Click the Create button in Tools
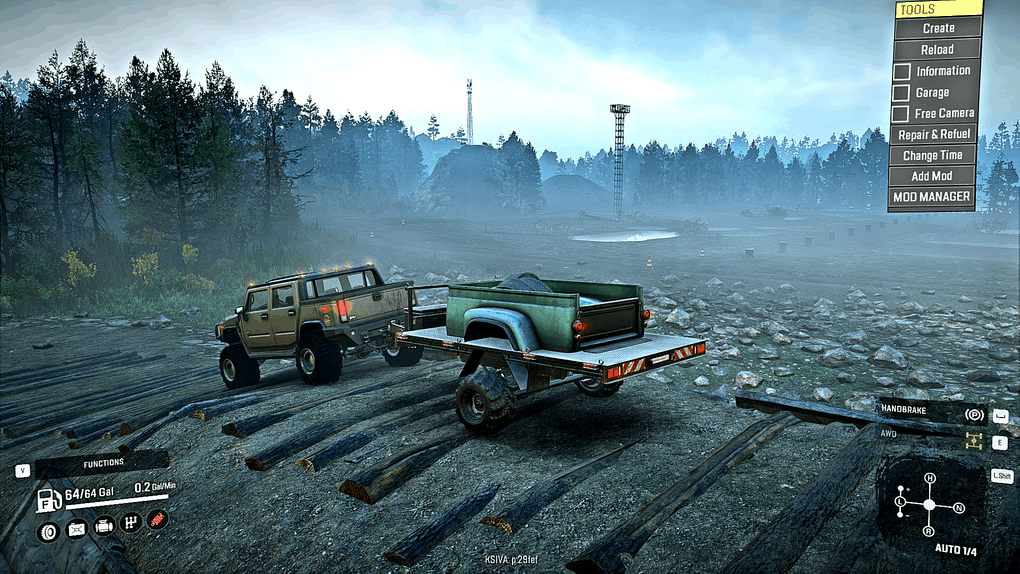The width and height of the screenshot is (1020, 574). 937,29
